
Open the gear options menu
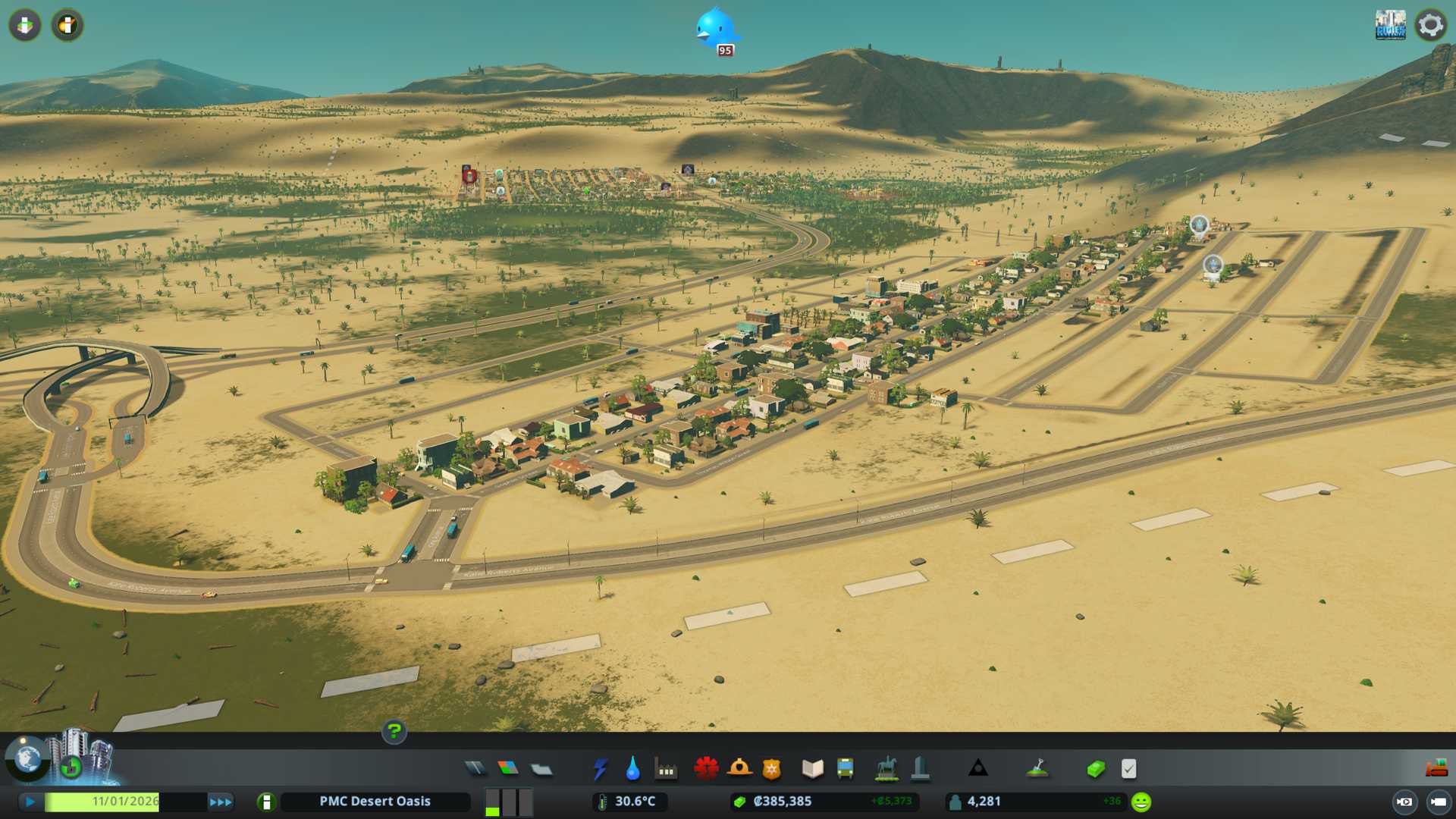point(1430,25)
